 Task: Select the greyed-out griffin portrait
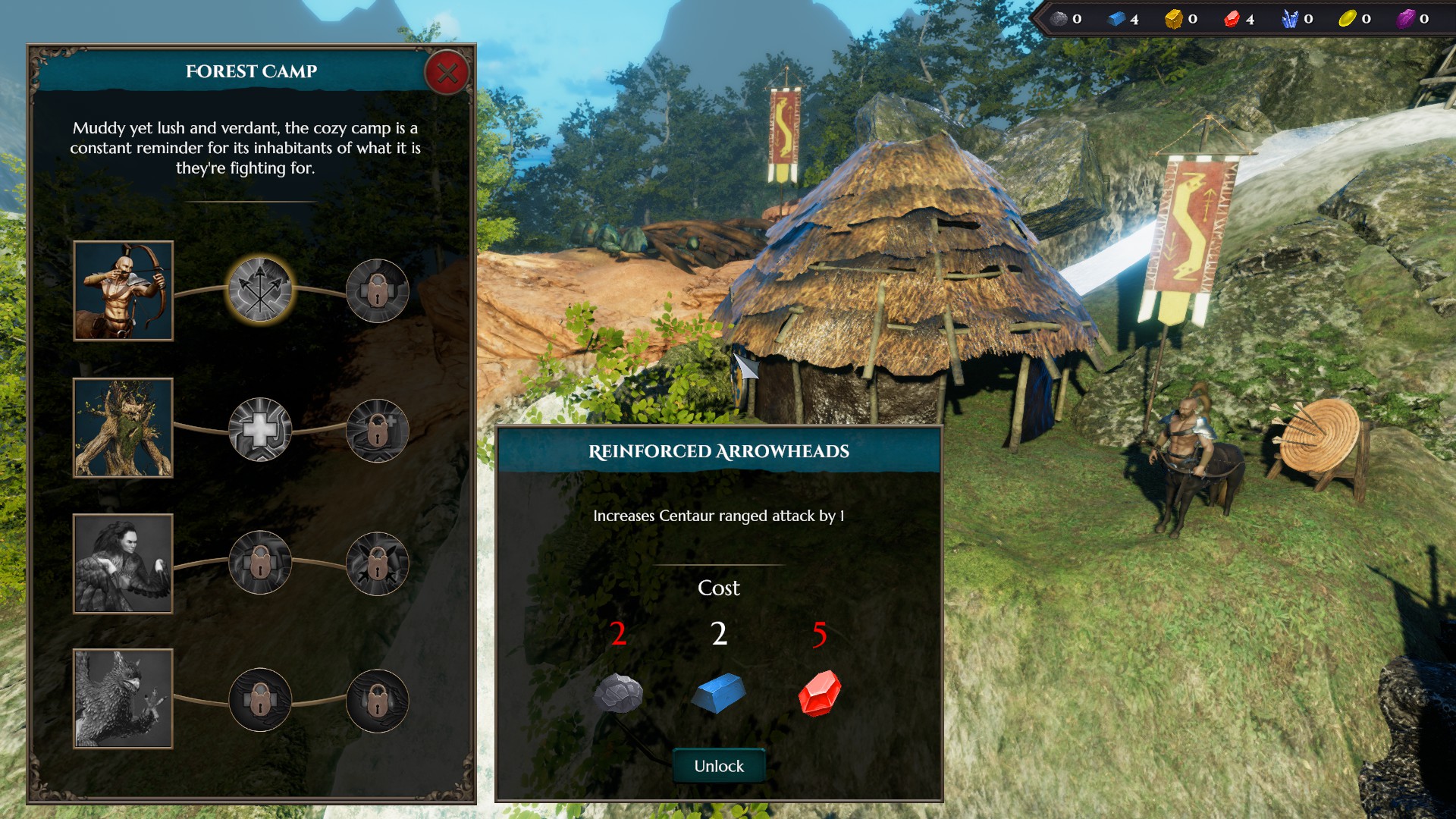123,698
